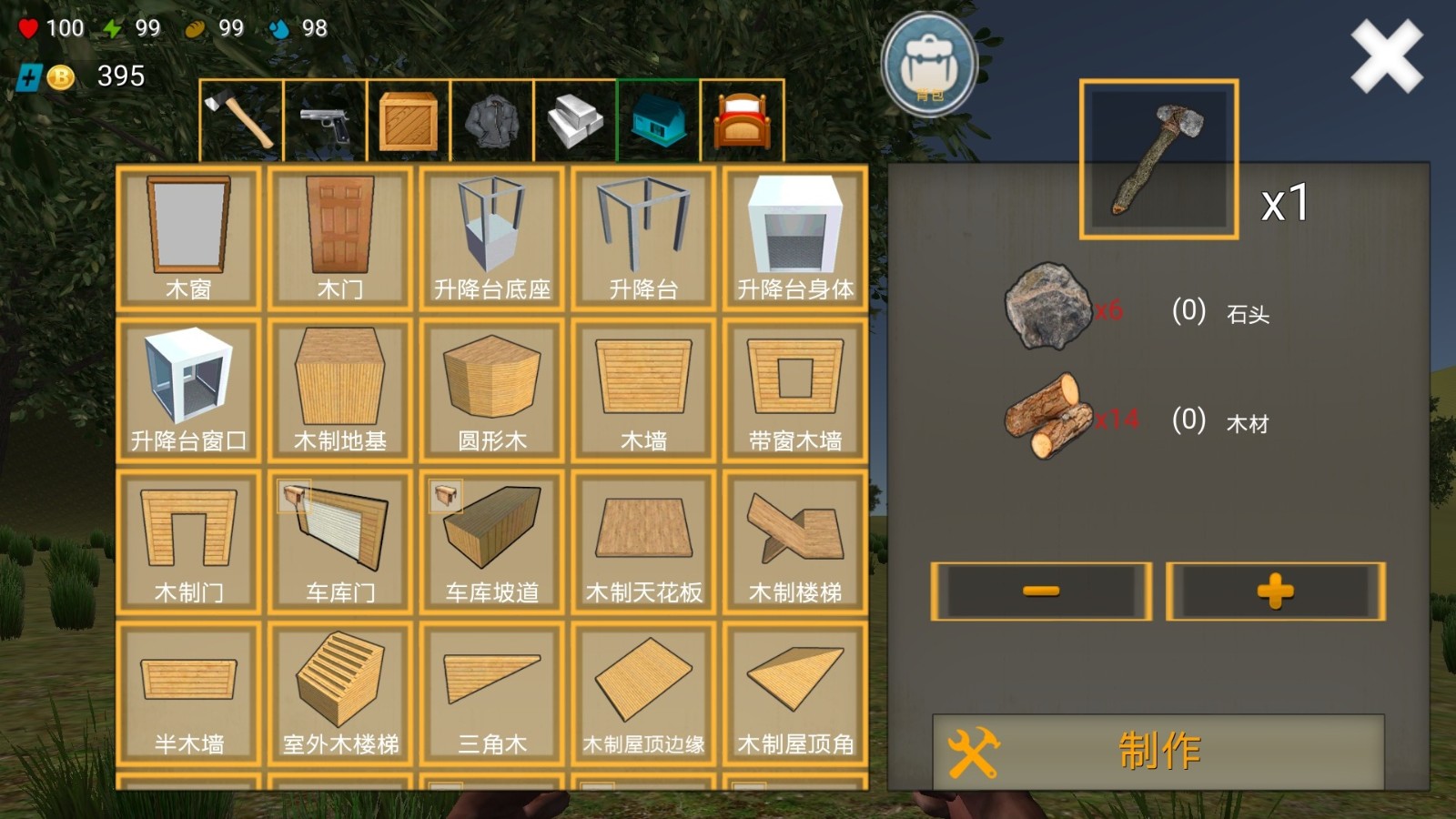Tap the blue plus coin purchase icon
Image resolution: width=1456 pixels, height=819 pixels.
coord(29,77)
